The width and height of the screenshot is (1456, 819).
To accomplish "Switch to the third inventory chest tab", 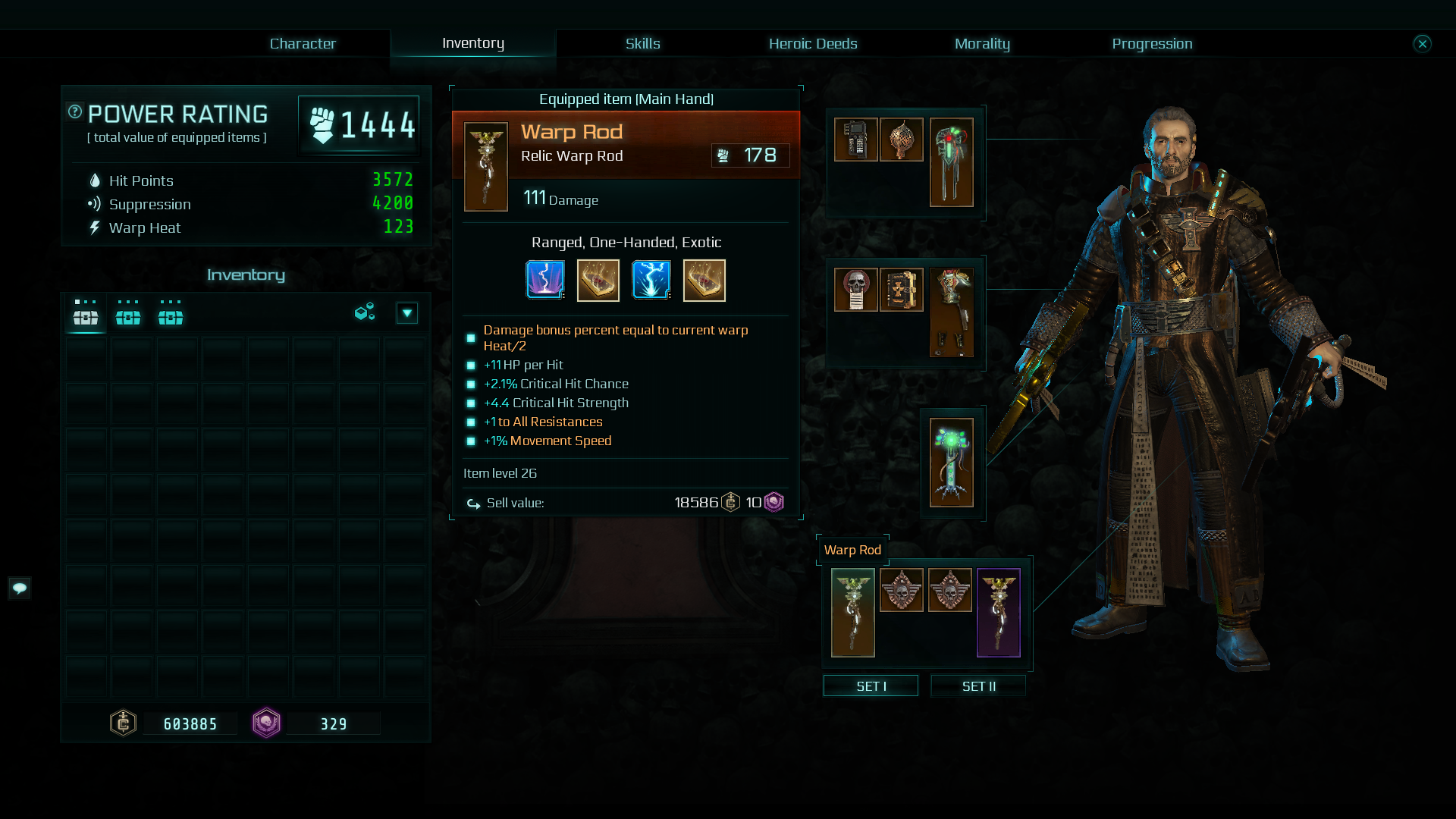I will coord(171,313).
